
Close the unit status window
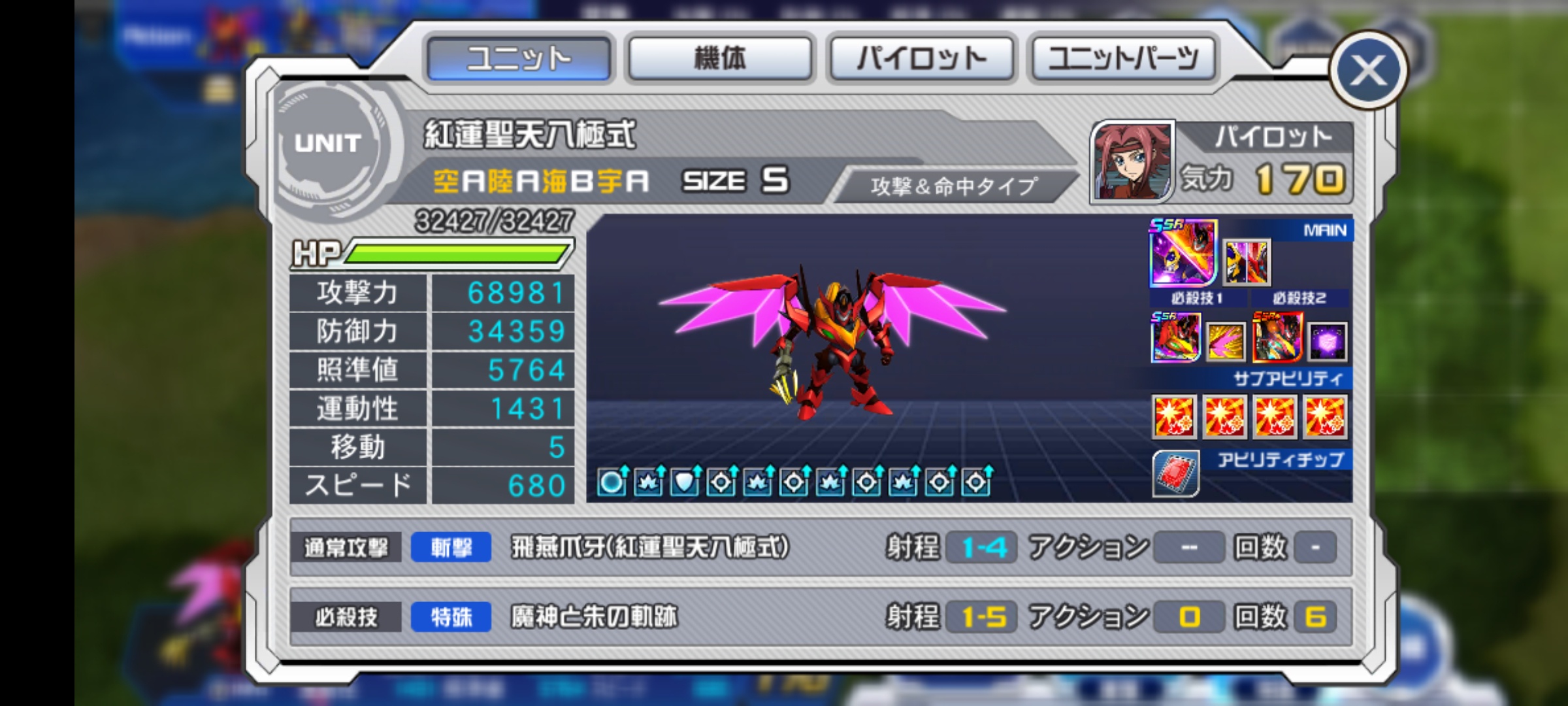point(1367,71)
